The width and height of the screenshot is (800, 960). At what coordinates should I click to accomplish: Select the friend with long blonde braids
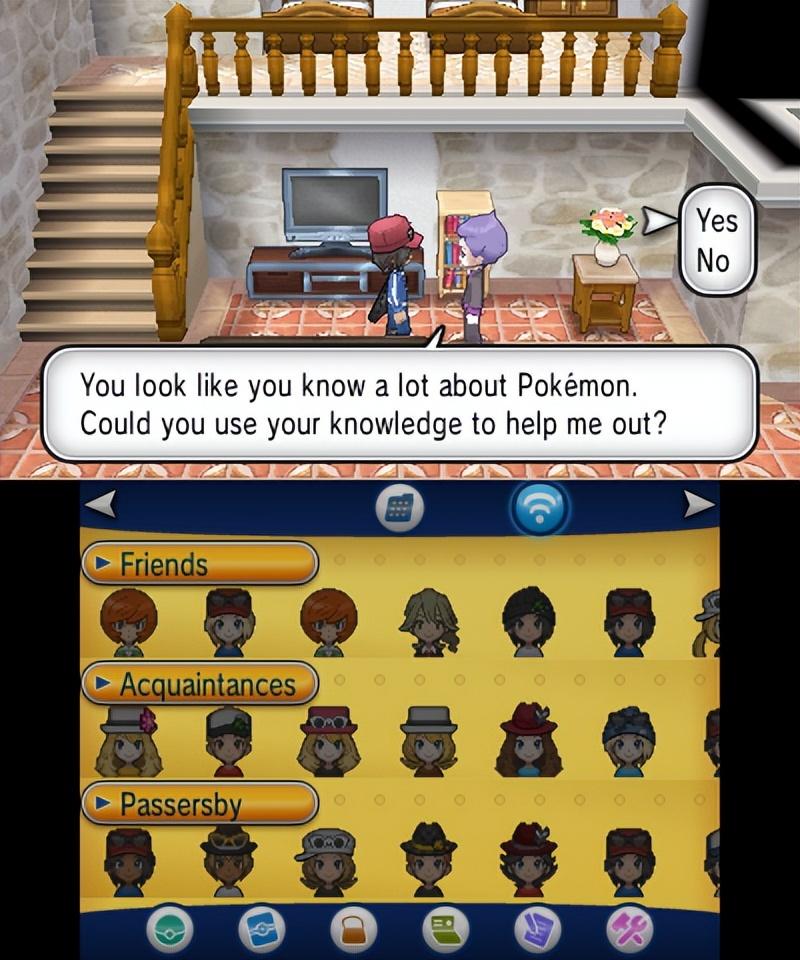[x=429, y=621]
